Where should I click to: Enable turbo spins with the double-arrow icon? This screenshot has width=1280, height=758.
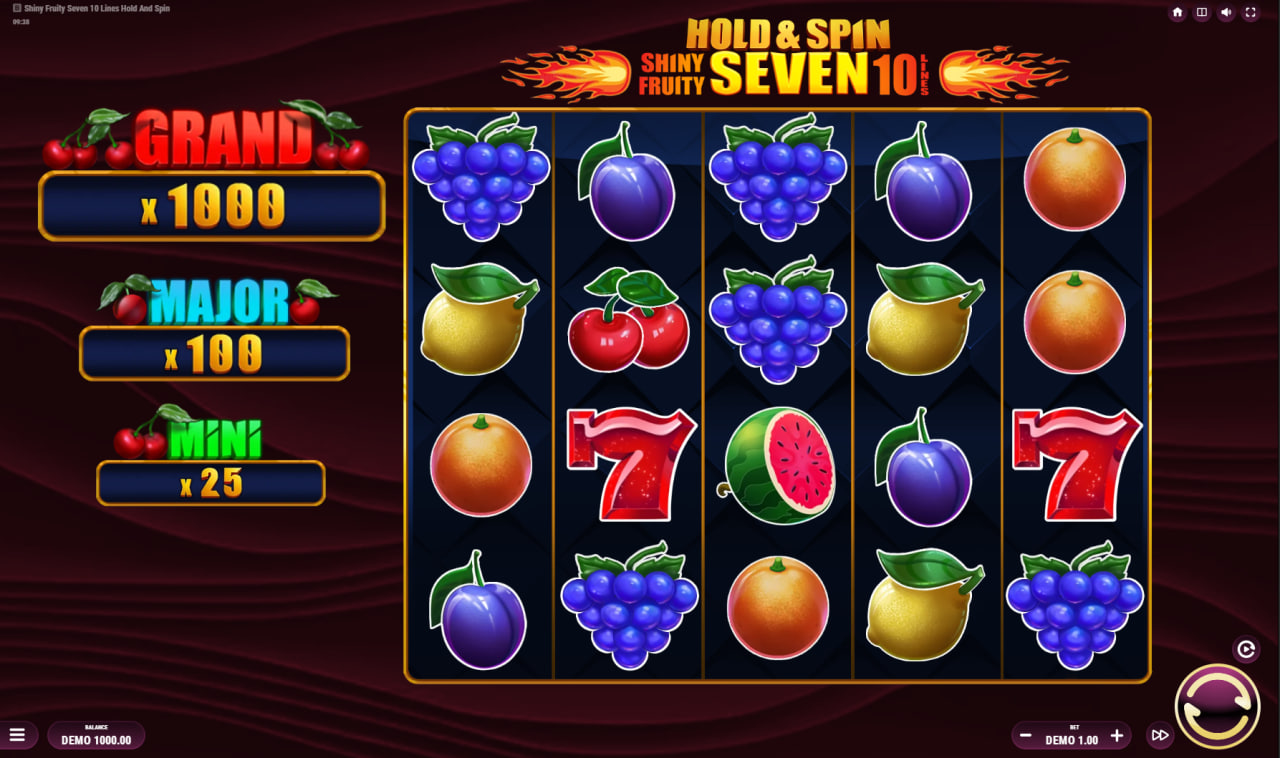click(1161, 735)
